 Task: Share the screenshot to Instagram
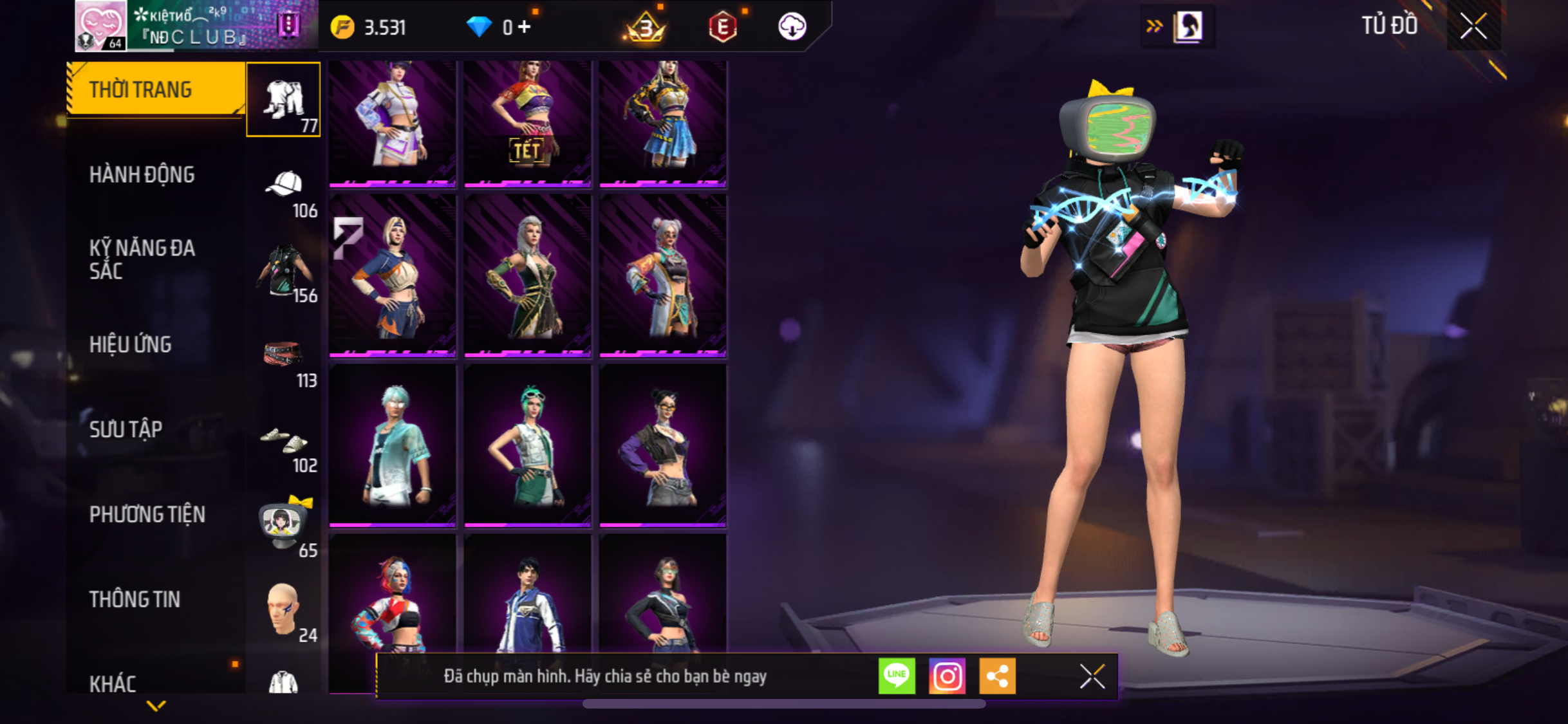click(947, 676)
